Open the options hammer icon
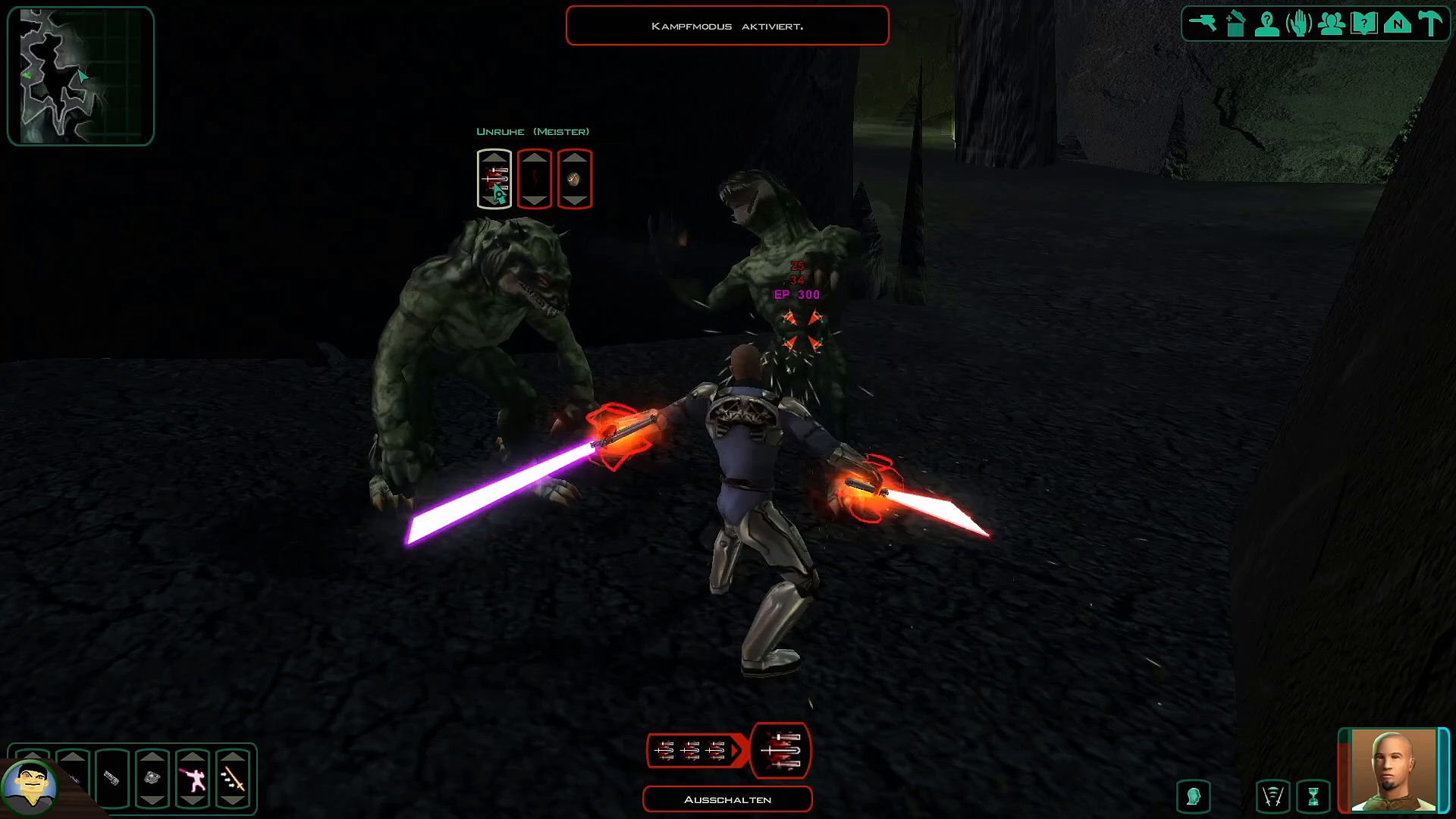 pos(1430,24)
